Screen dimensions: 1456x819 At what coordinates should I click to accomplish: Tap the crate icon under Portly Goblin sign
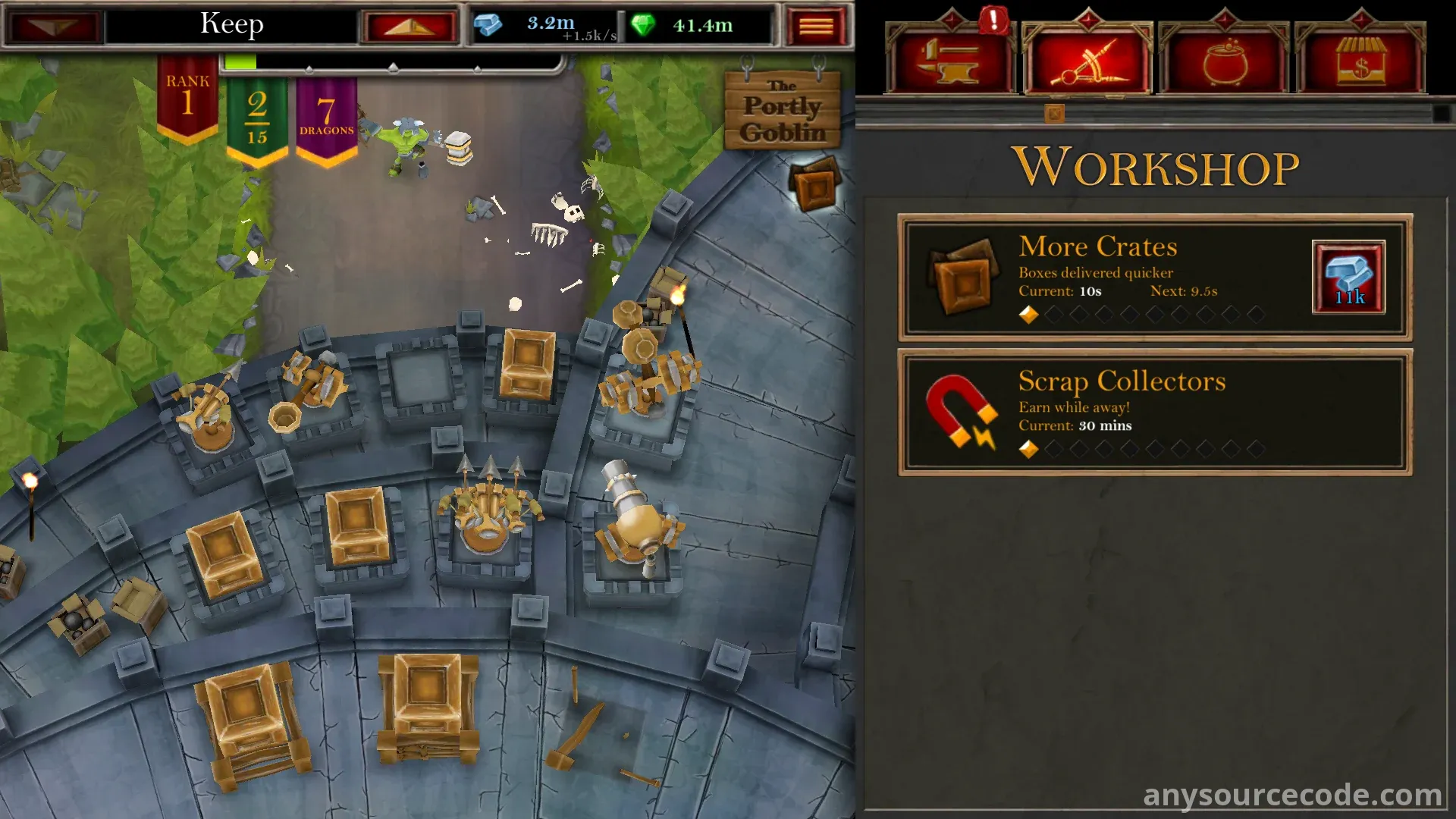(x=814, y=184)
